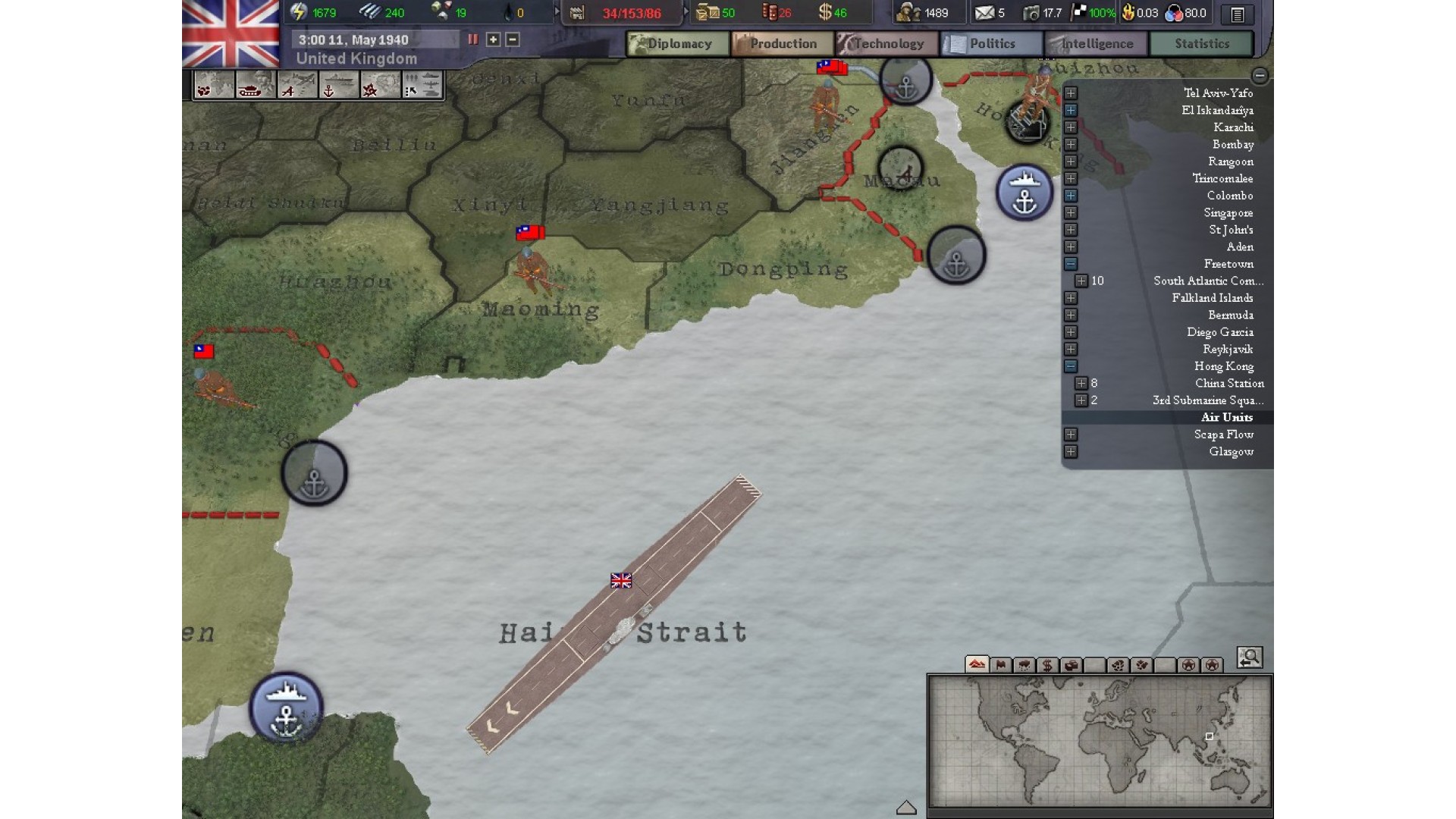Expand the Singapore entry in the outliner
Image resolution: width=1456 pixels, height=819 pixels.
tap(1071, 213)
